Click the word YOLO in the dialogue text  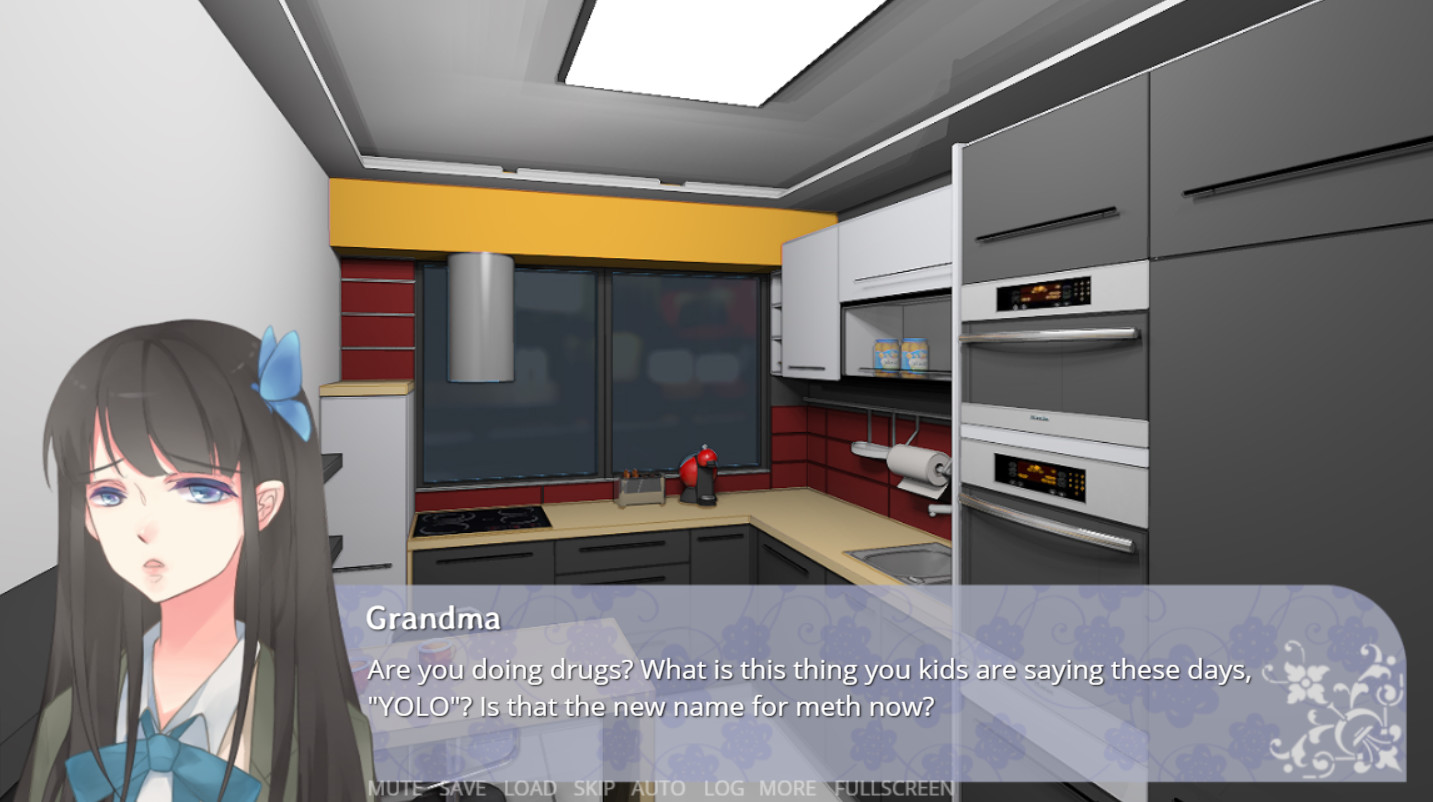click(417, 705)
